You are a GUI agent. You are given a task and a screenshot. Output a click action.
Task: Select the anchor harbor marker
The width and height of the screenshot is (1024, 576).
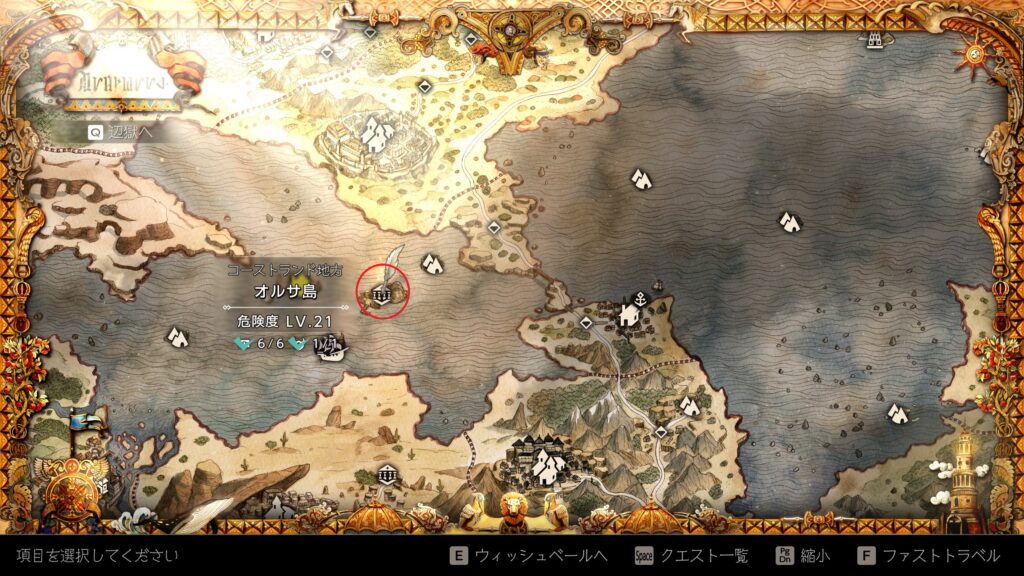(638, 297)
